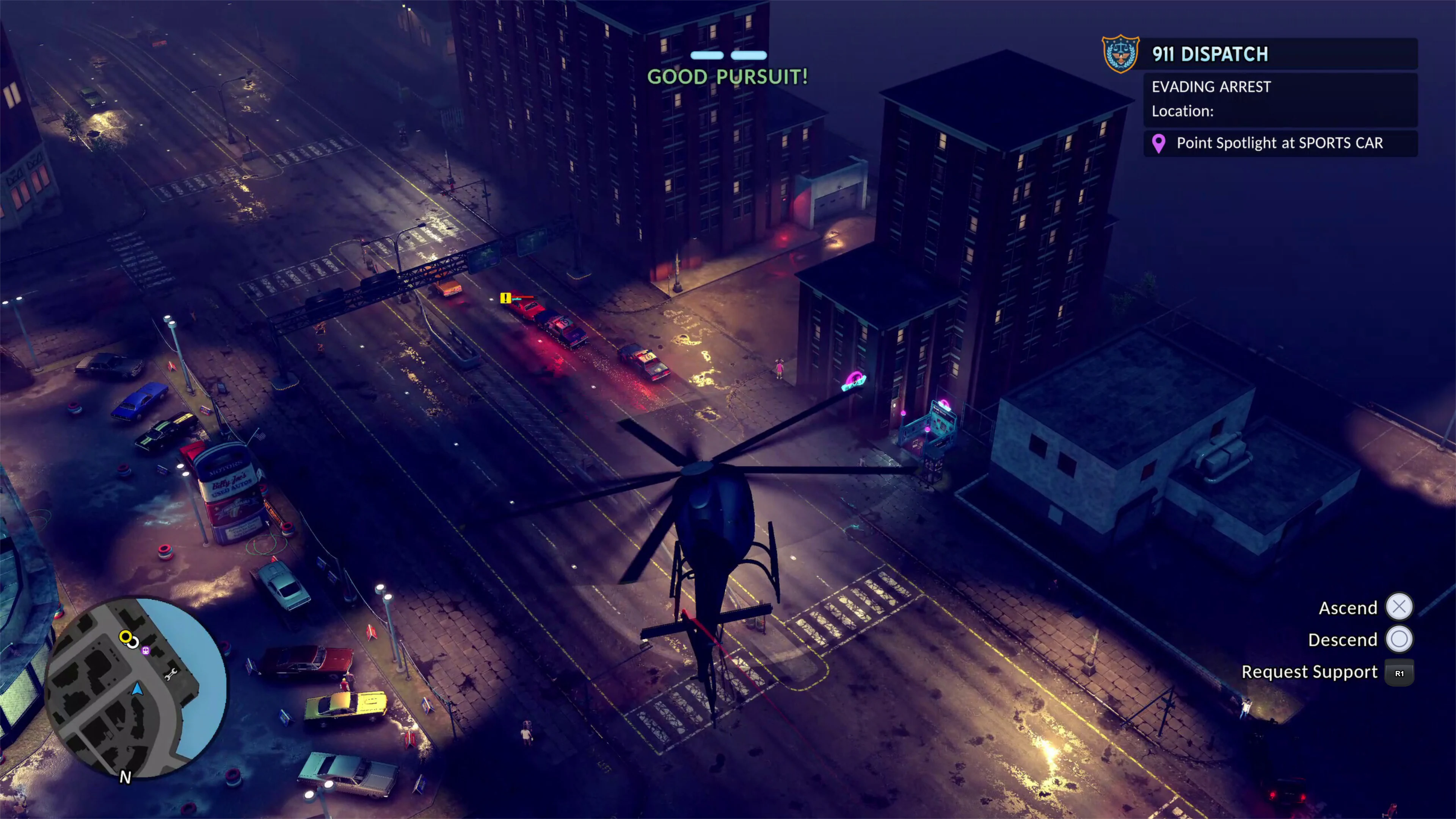
Task: Select the 911 DISPATCH panel header
Action: 1210,54
